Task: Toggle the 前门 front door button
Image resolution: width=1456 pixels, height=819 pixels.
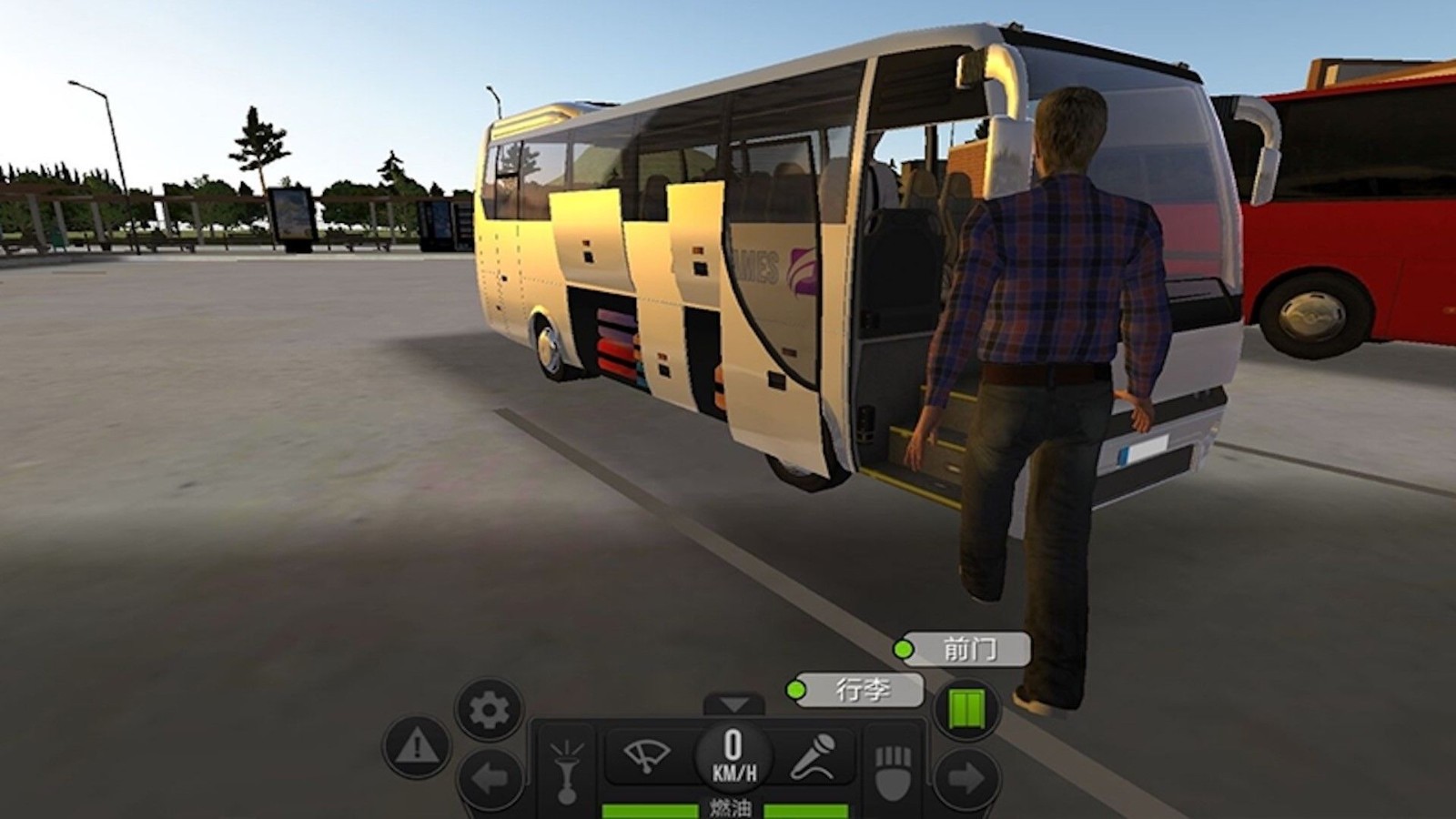Action: click(x=963, y=650)
